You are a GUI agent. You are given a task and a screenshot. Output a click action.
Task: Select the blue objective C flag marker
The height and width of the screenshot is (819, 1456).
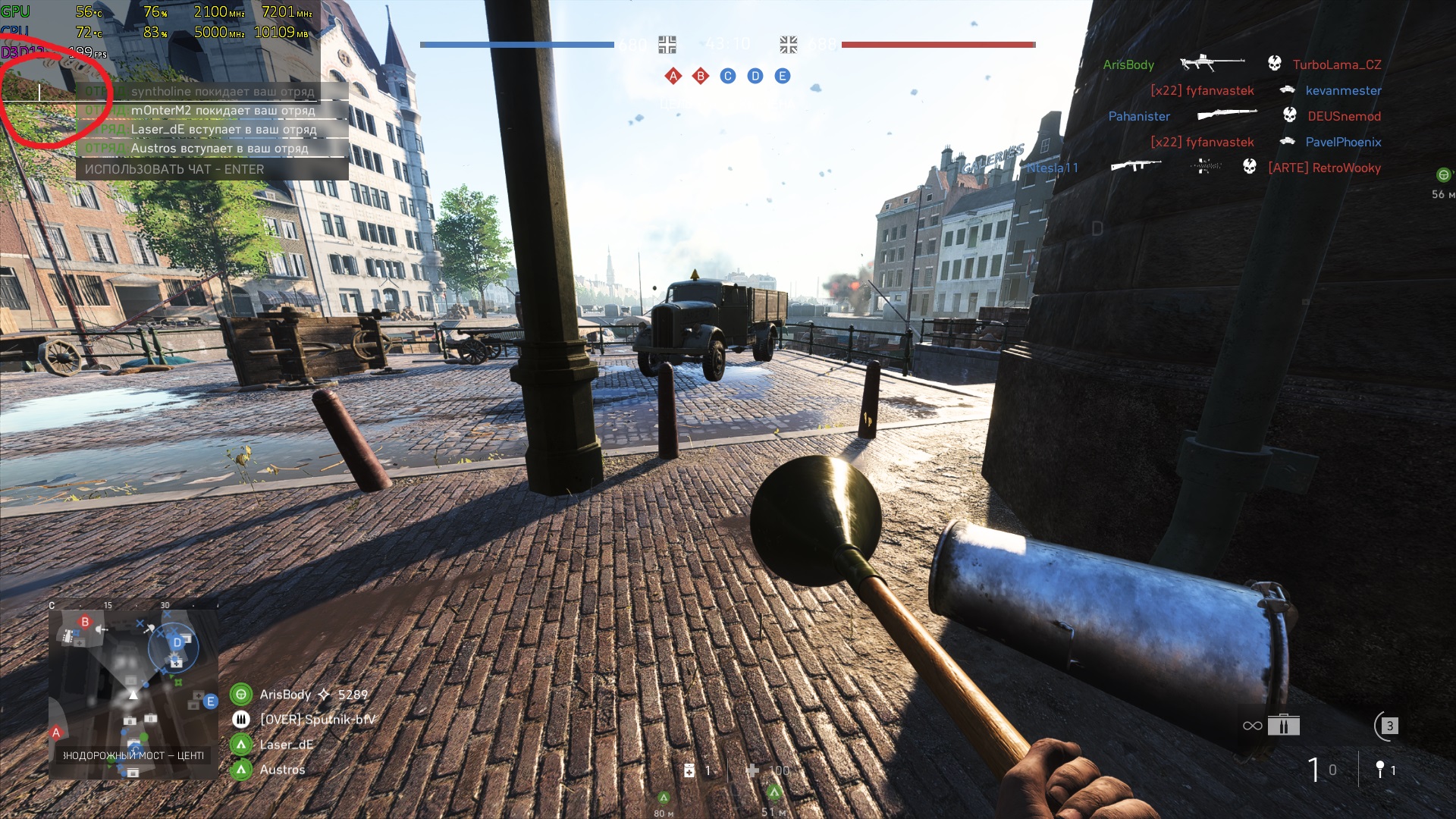click(x=728, y=76)
